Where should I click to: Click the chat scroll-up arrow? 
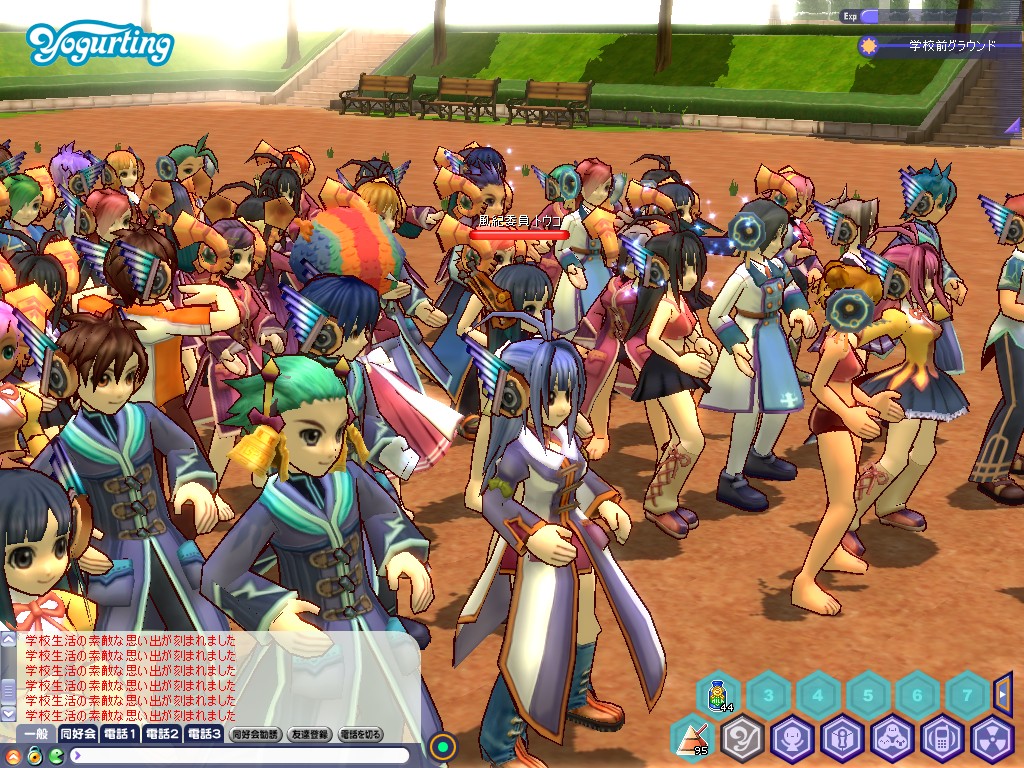click(x=9, y=639)
